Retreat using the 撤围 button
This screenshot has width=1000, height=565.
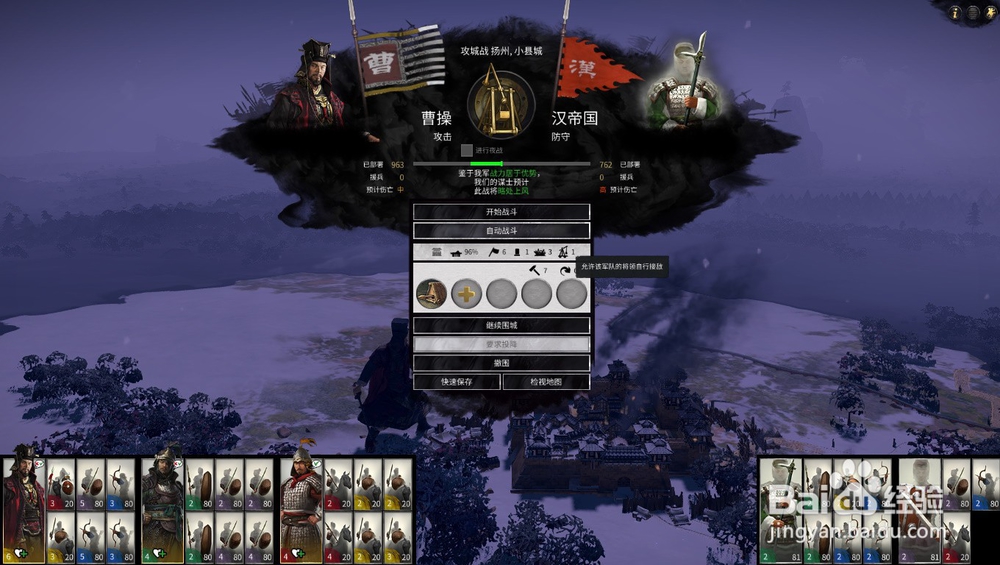pos(501,363)
